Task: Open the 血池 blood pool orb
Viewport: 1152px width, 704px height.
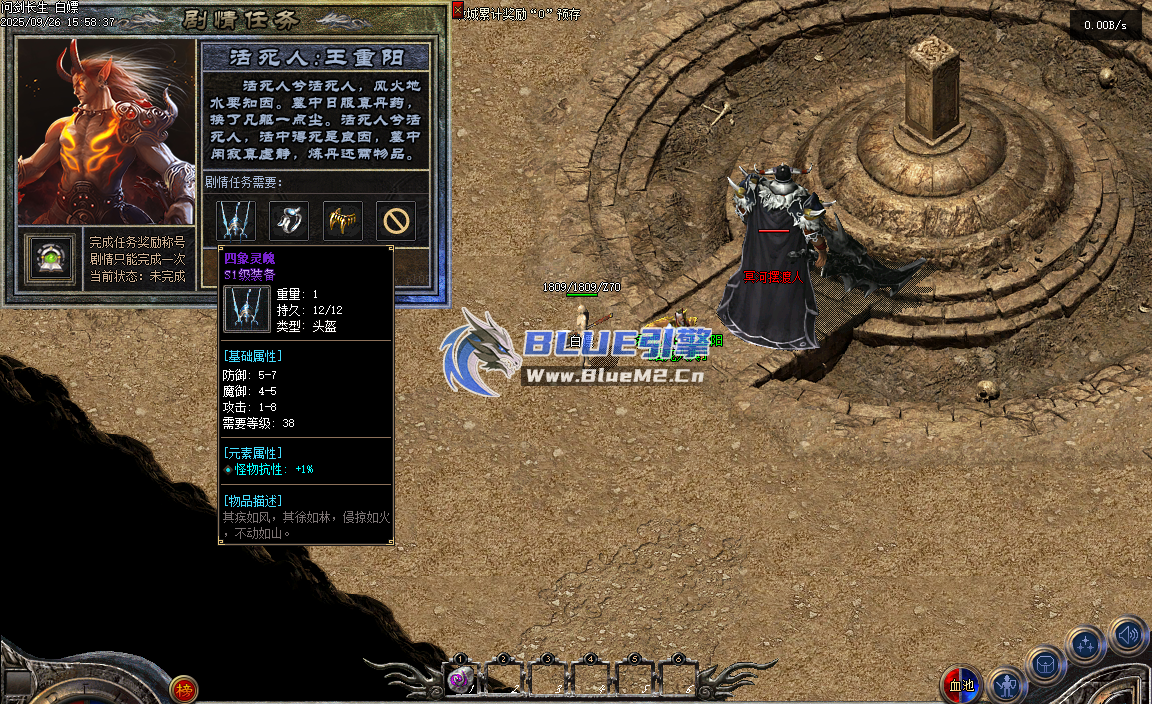Action: [961, 686]
